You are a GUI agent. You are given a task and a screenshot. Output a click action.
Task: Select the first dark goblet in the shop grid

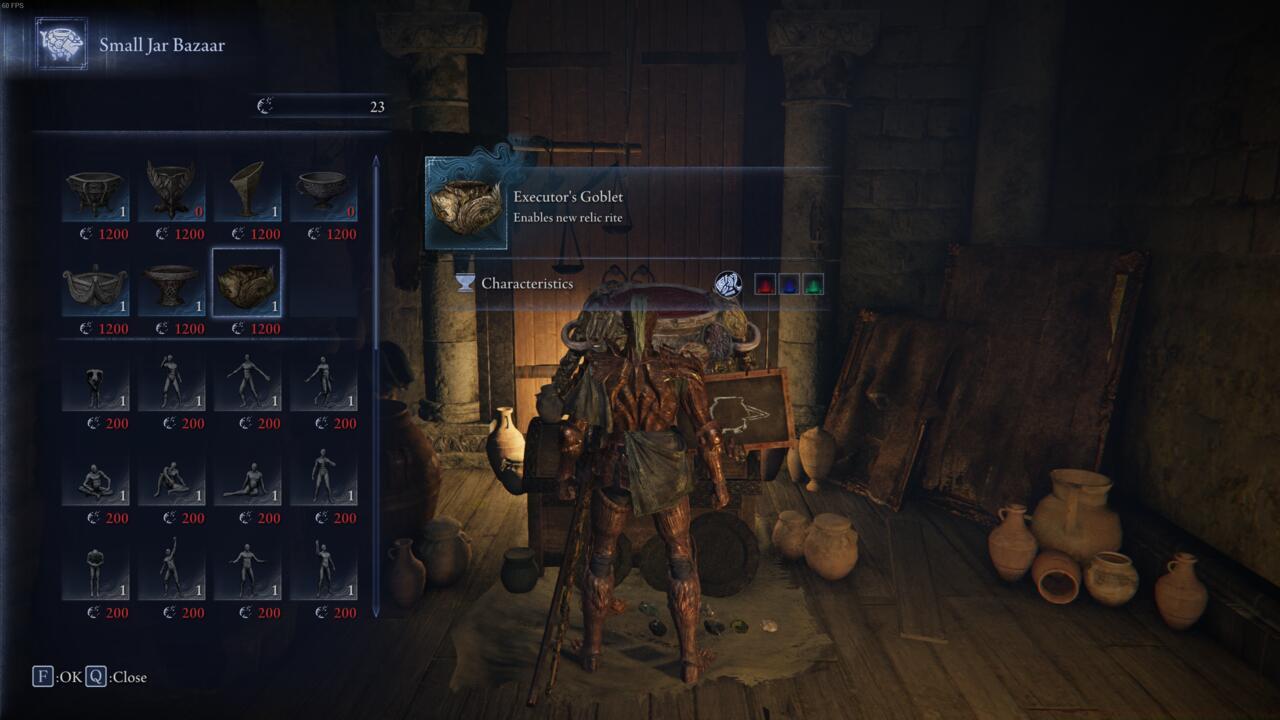coord(94,190)
